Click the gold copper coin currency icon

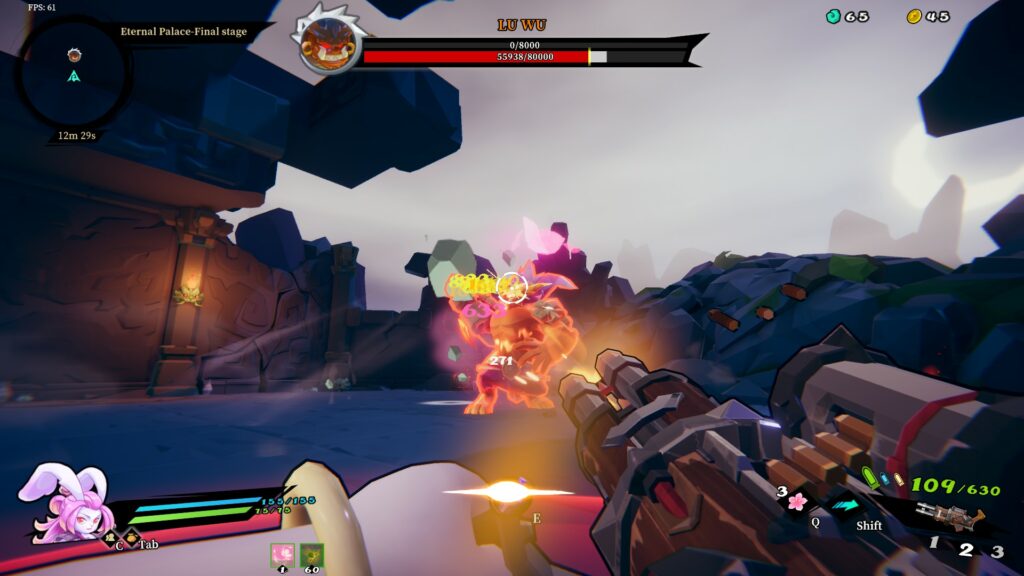coord(914,16)
